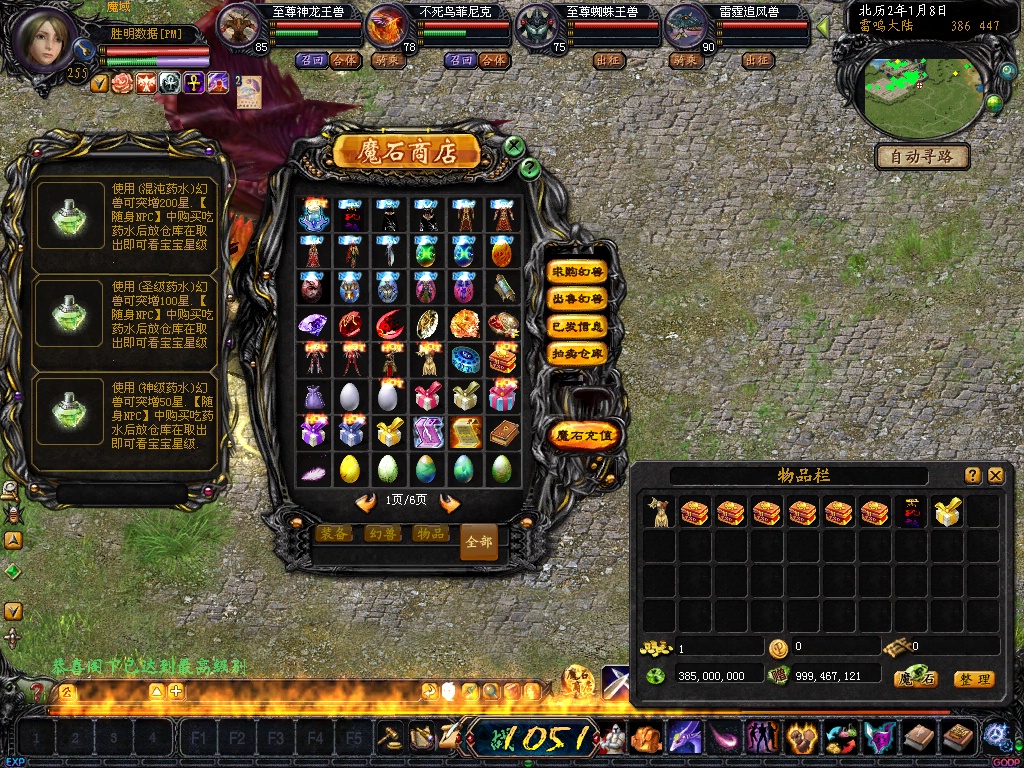Go to the next shop page arrow
The height and width of the screenshot is (768, 1024).
point(450,502)
